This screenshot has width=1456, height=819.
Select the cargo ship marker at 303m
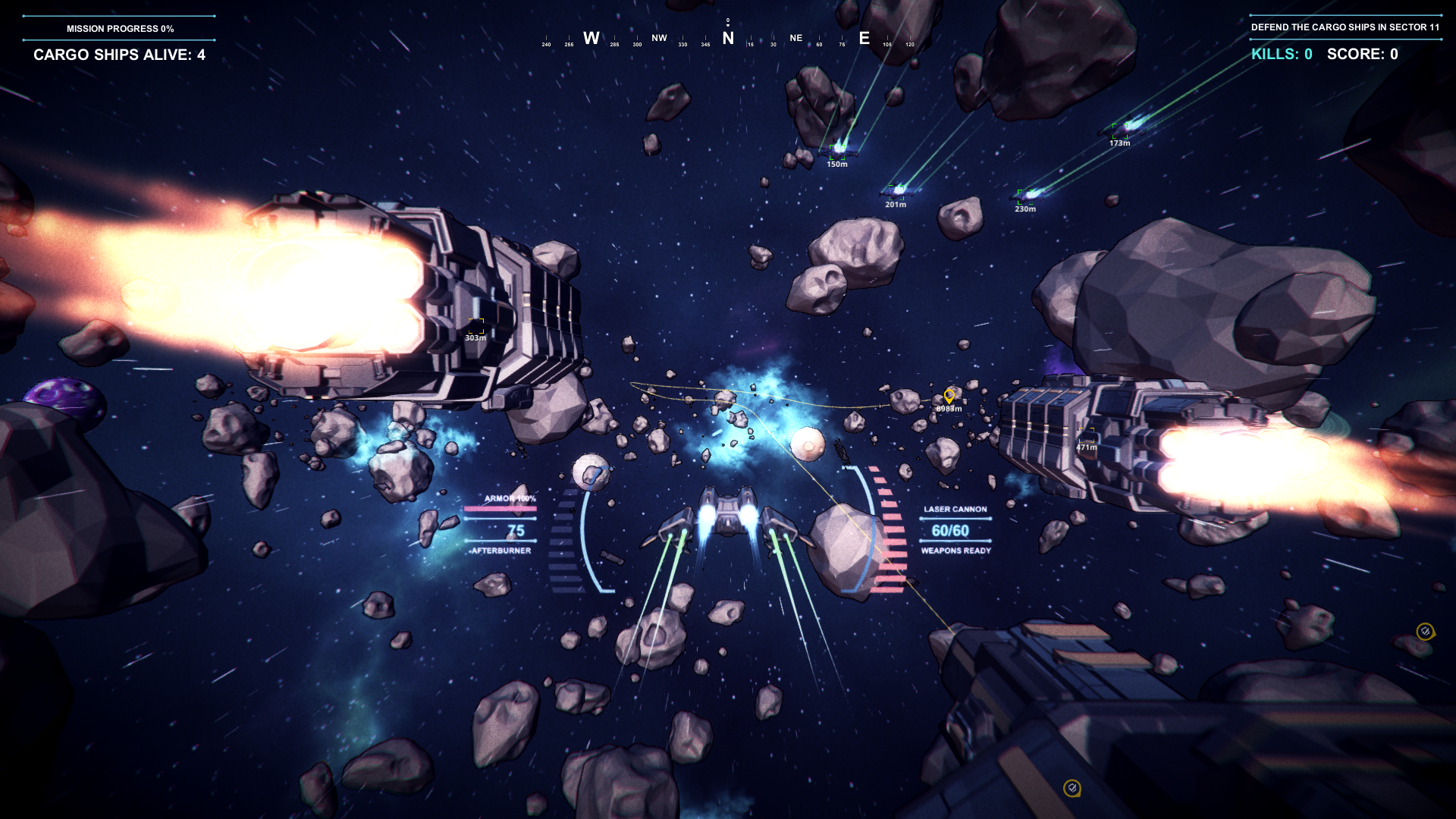tap(476, 325)
